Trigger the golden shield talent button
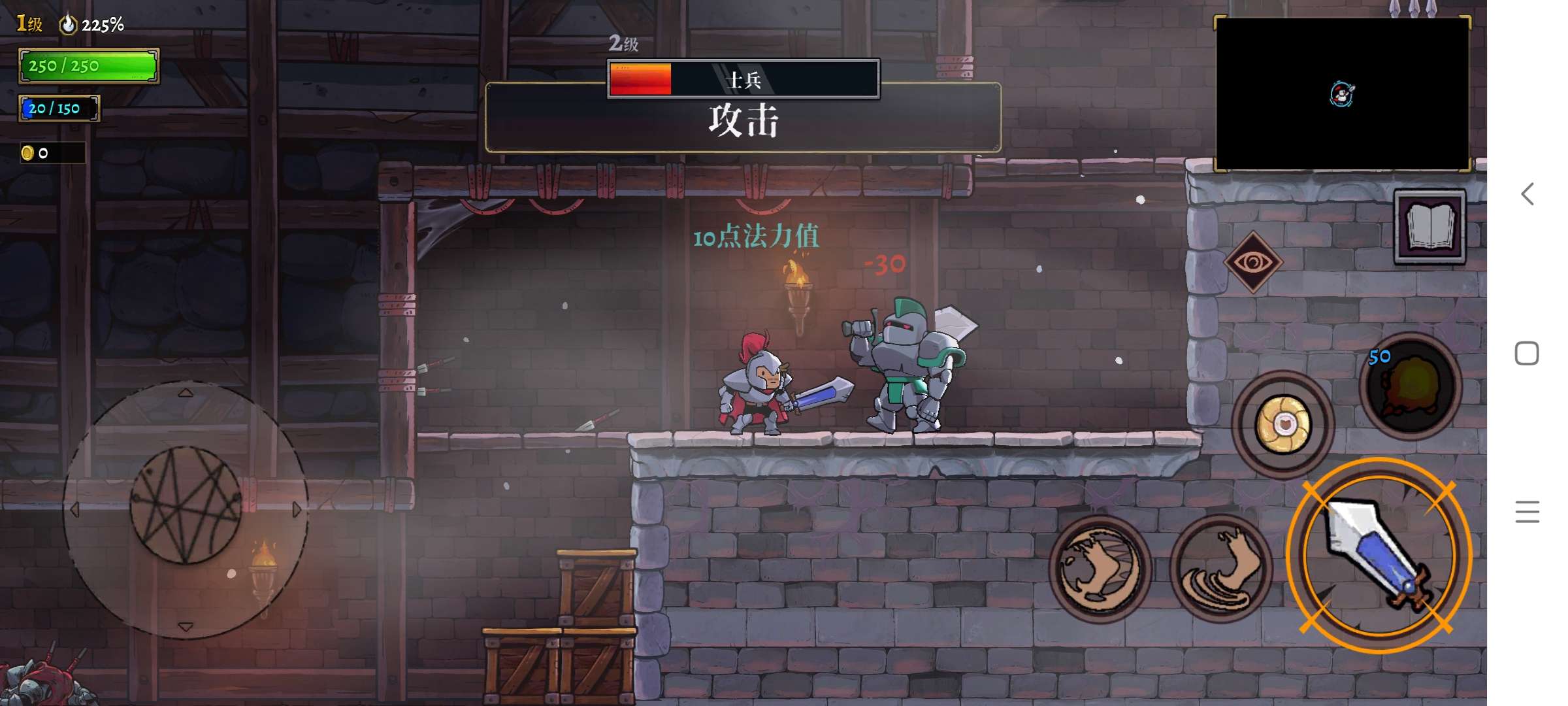1568x706 pixels. [x=1282, y=425]
